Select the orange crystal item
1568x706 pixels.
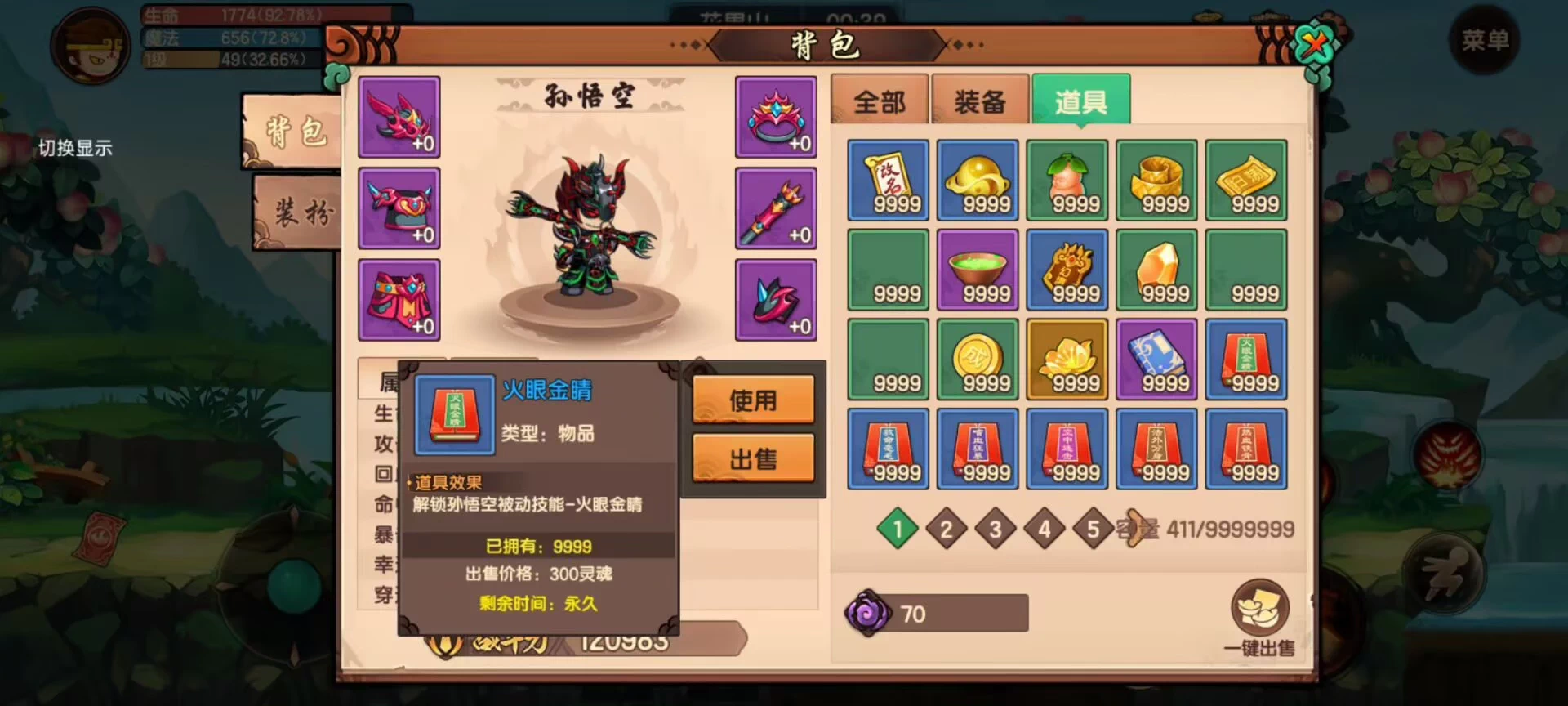pos(1156,270)
